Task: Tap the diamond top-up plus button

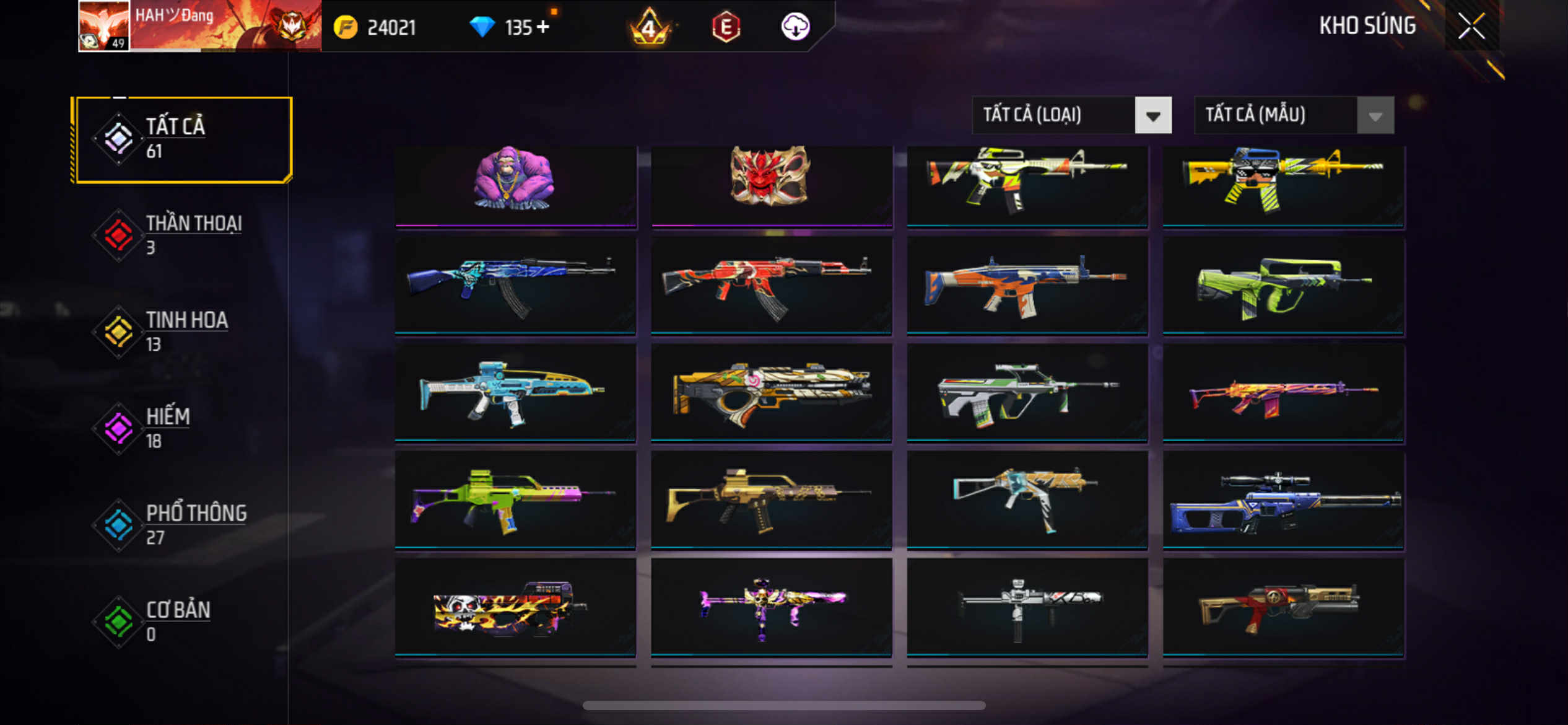Action: click(x=543, y=27)
